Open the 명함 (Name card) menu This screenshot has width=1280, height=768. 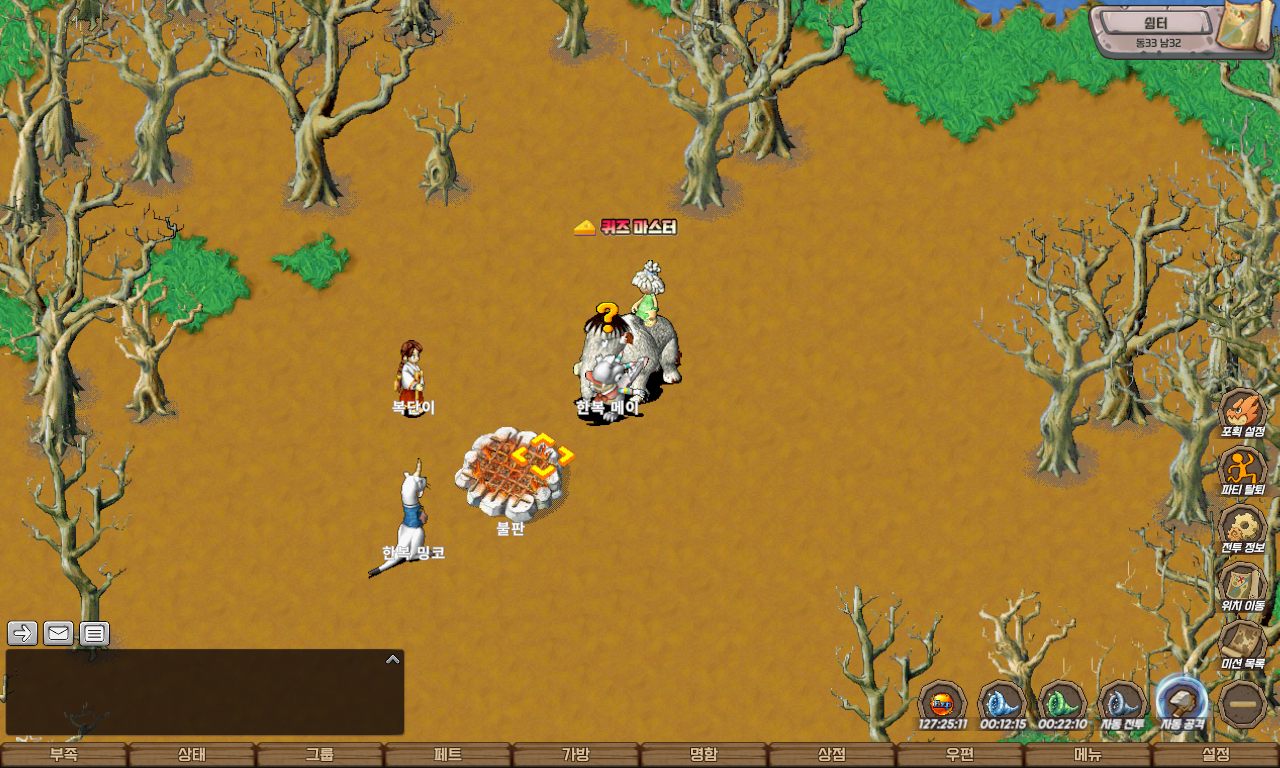coord(704,755)
